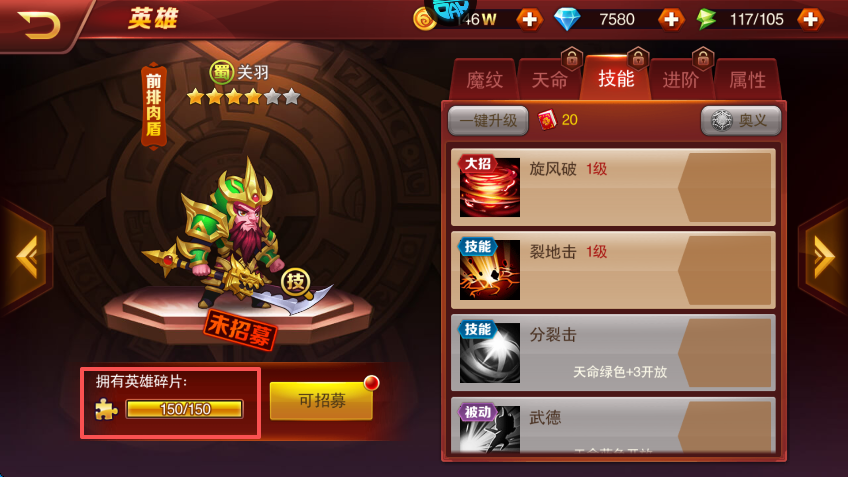The height and width of the screenshot is (477, 848).
Task: Open the locked 天命 tab
Action: [x=549, y=81]
